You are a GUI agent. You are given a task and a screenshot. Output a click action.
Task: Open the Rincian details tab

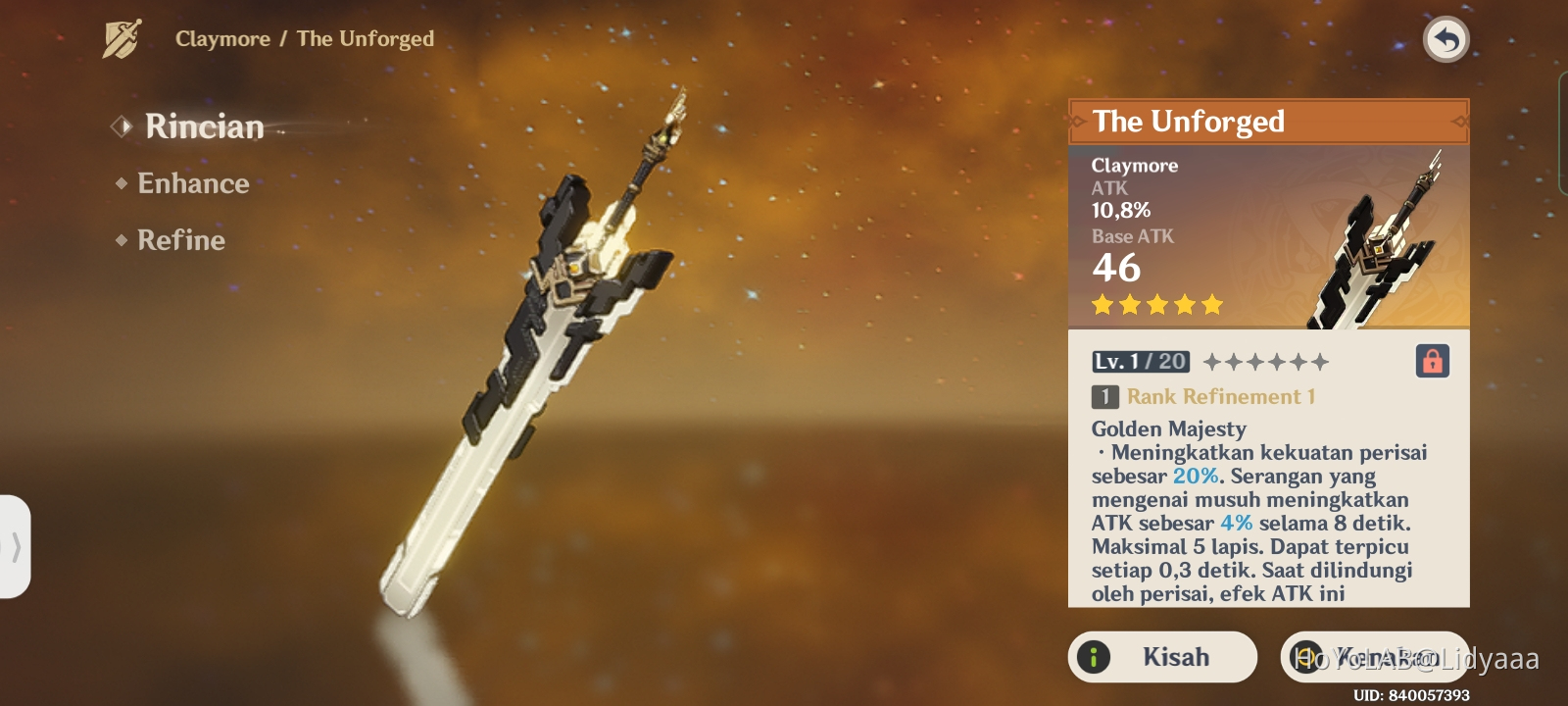tap(204, 127)
